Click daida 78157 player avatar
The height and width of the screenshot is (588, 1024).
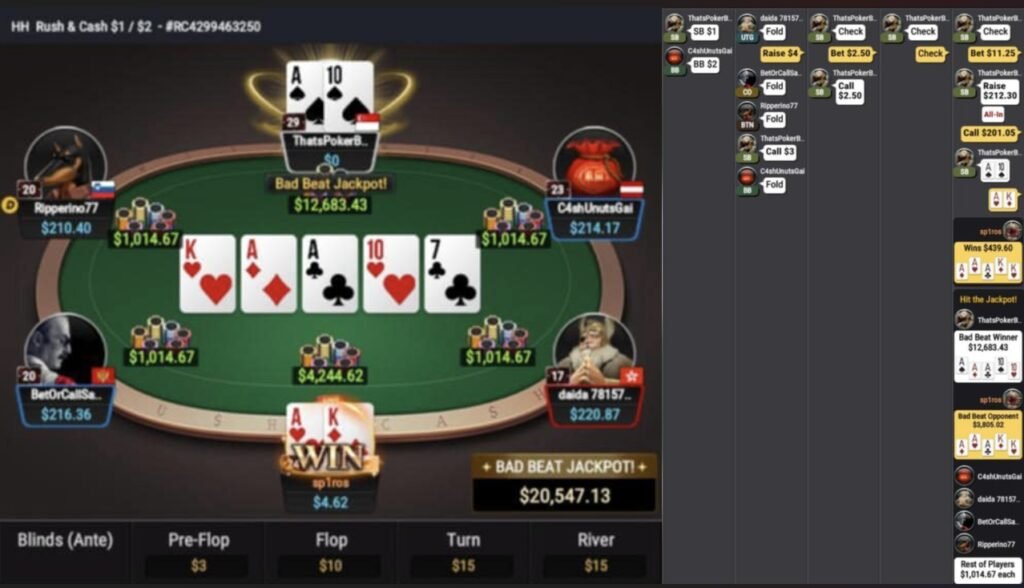594,351
